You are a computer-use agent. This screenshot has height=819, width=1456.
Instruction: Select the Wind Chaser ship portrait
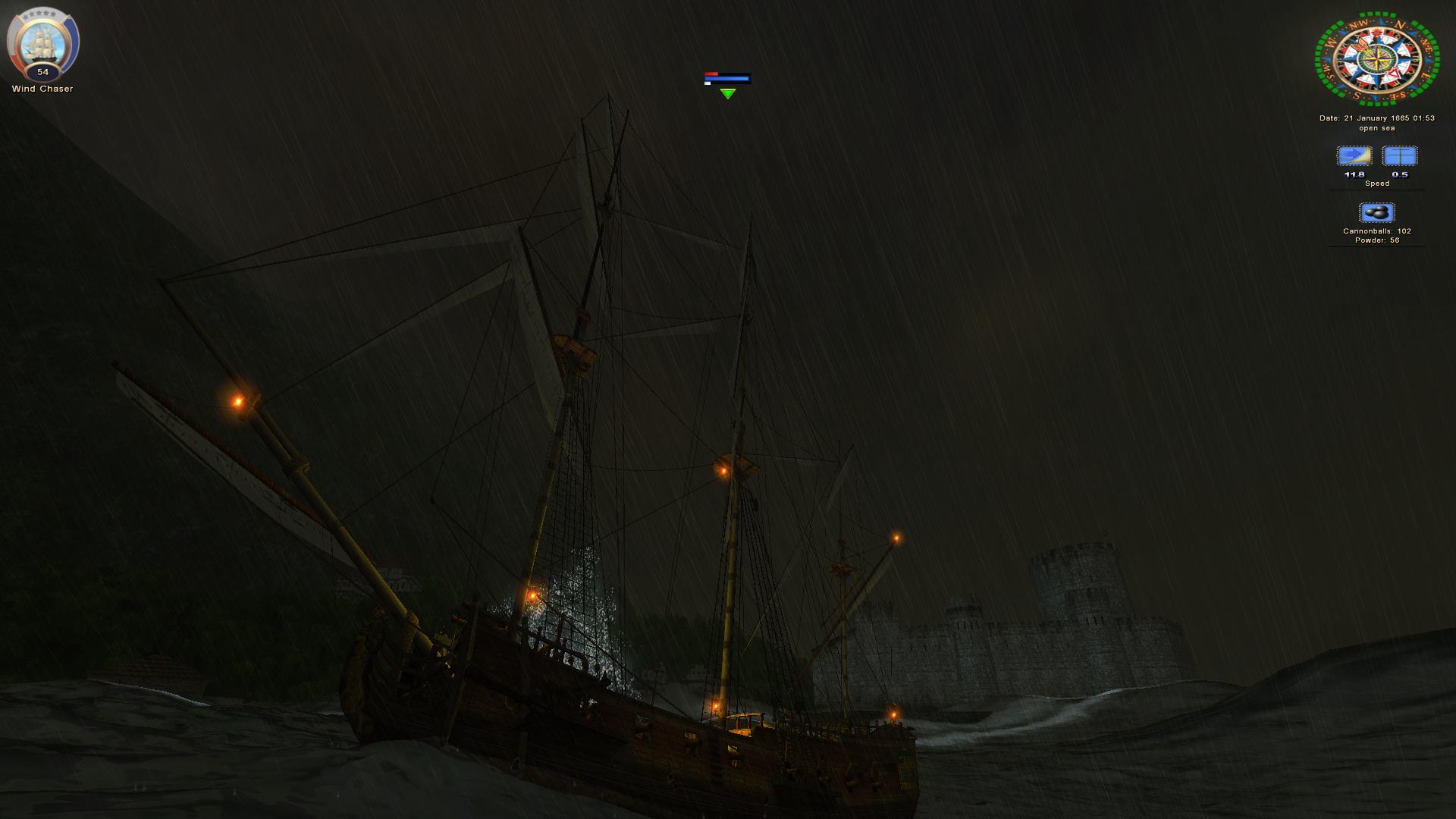[42, 42]
